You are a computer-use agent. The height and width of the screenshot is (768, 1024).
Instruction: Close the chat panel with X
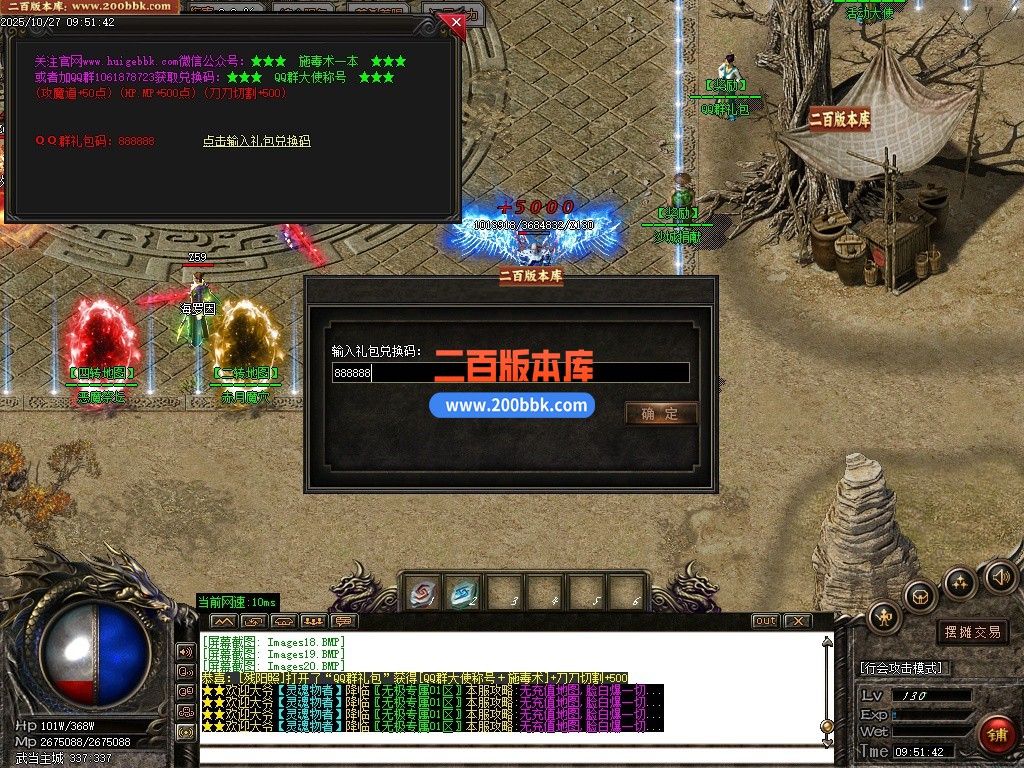coord(797,621)
